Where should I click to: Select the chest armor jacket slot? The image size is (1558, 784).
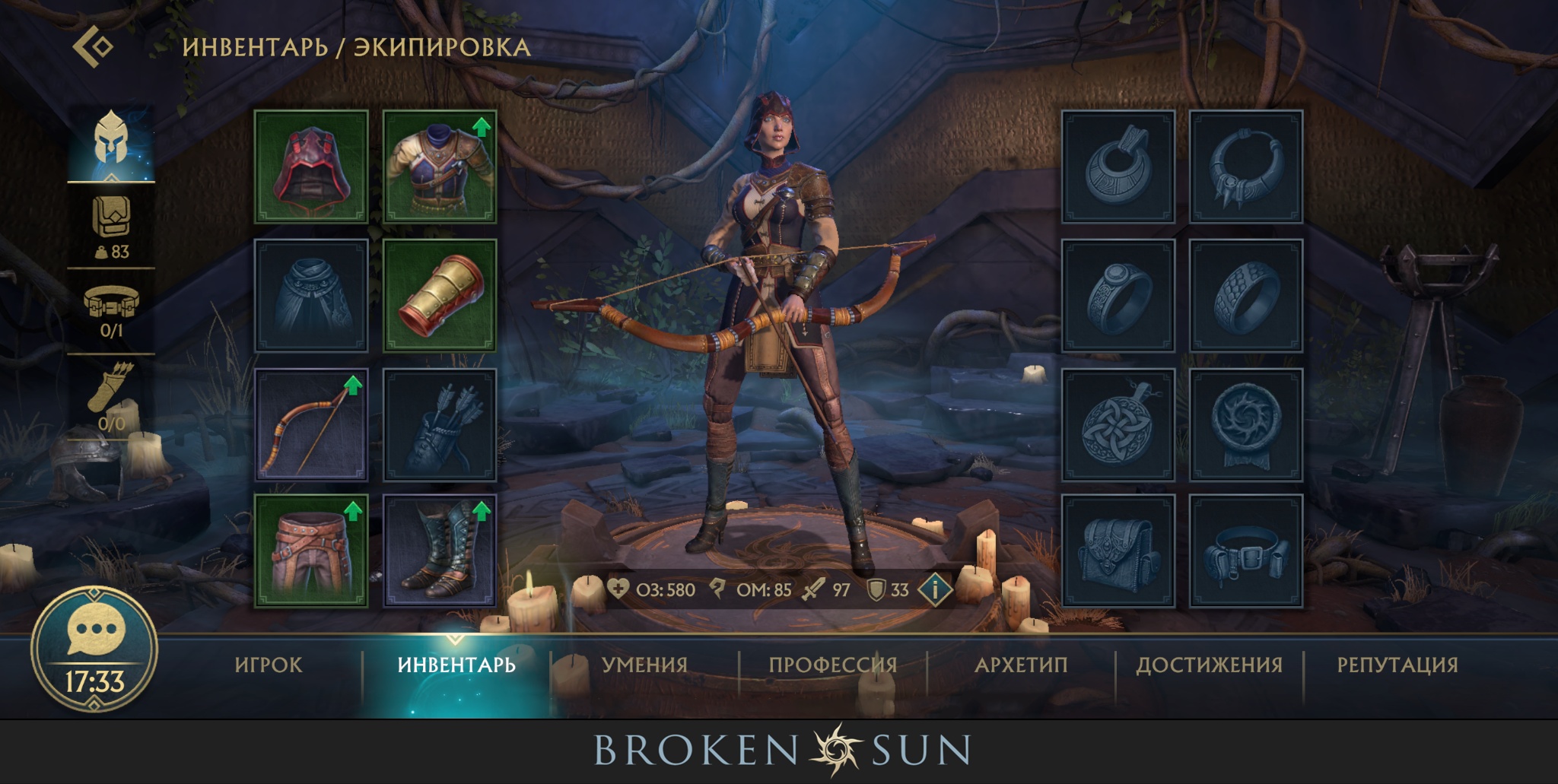pyautogui.click(x=440, y=167)
